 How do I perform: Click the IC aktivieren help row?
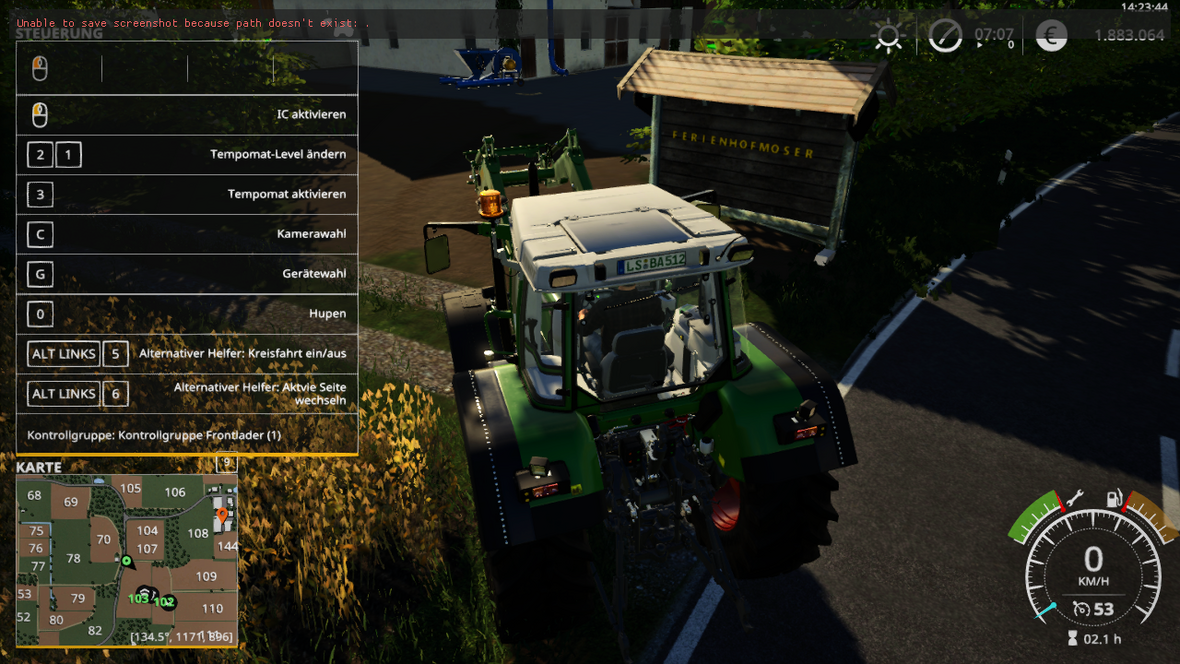tap(187, 115)
